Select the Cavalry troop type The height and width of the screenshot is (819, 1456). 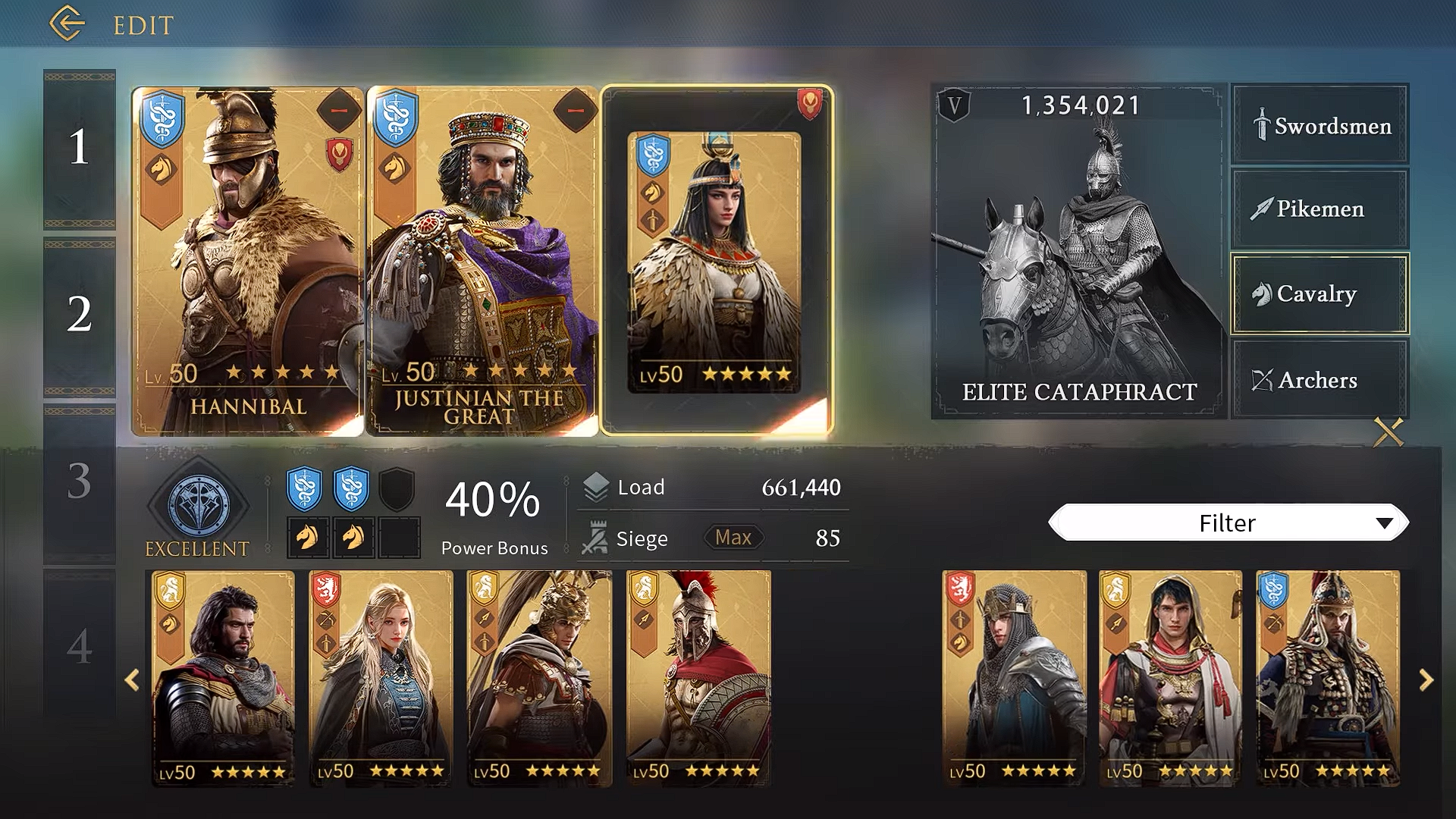tap(1319, 295)
